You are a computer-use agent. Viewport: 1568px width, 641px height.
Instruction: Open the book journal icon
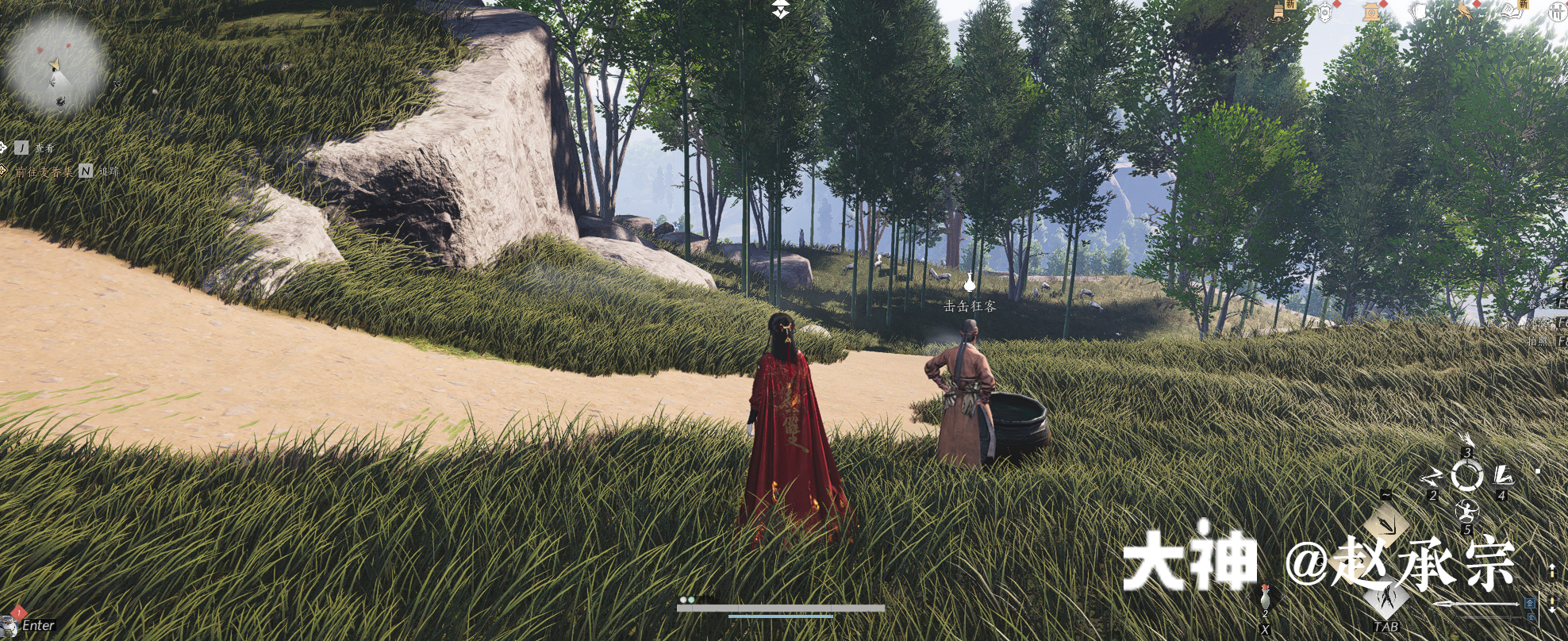(1511, 10)
